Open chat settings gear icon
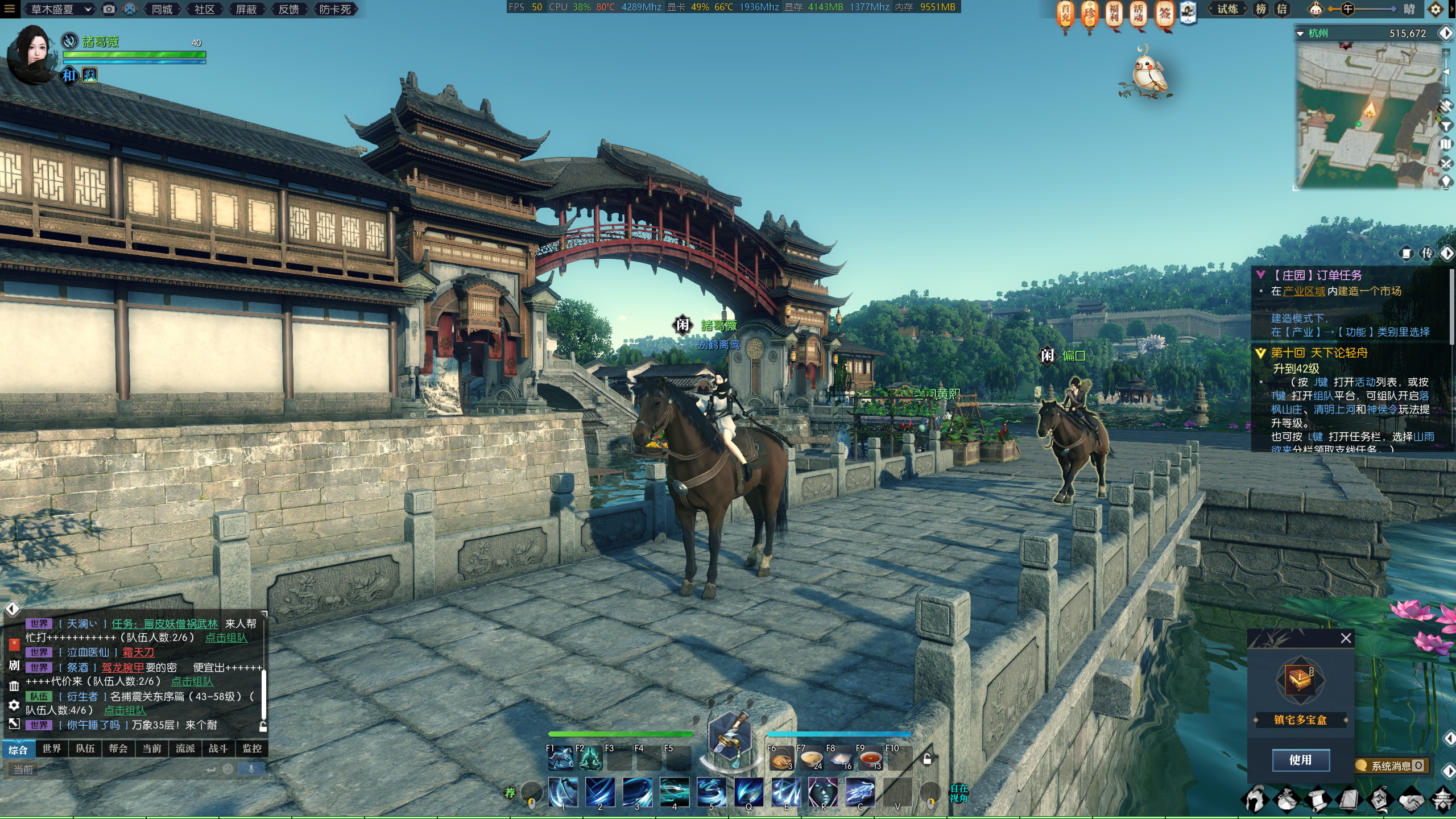 pyautogui.click(x=14, y=705)
